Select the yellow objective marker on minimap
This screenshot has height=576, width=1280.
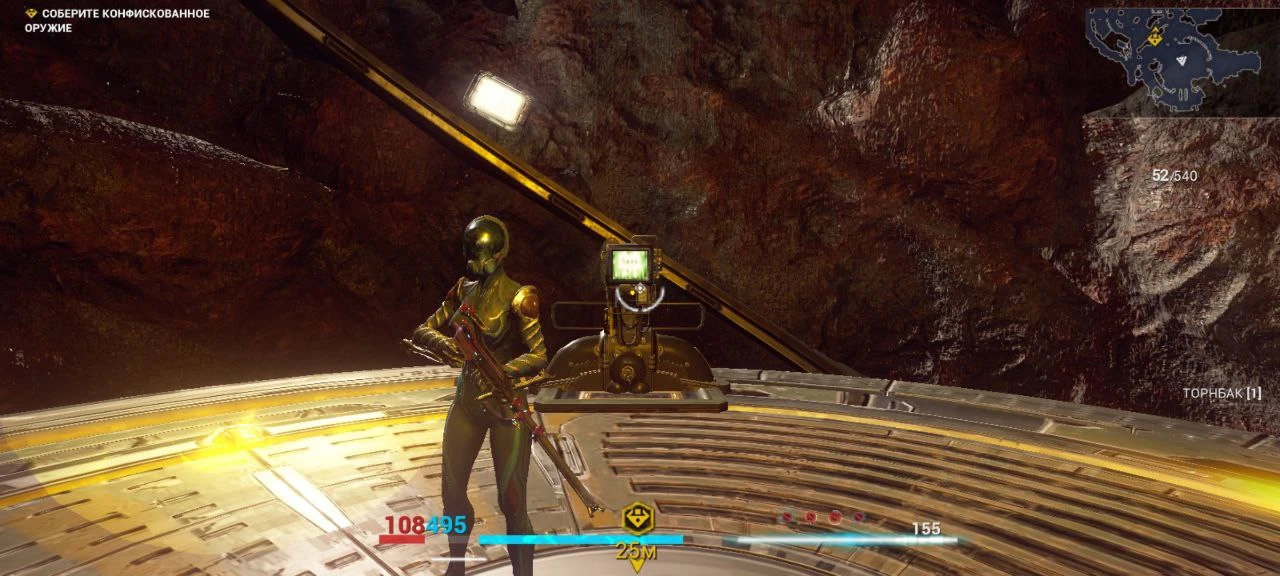click(1155, 37)
